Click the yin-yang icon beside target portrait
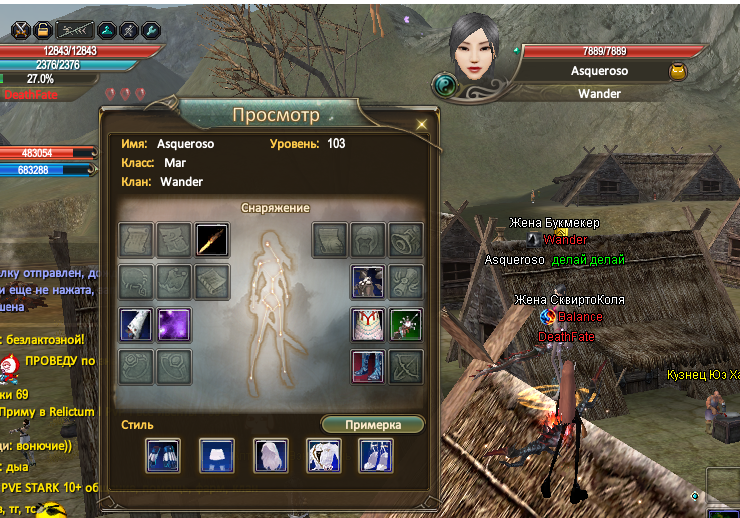Image resolution: width=740 pixels, height=518 pixels. click(x=445, y=87)
